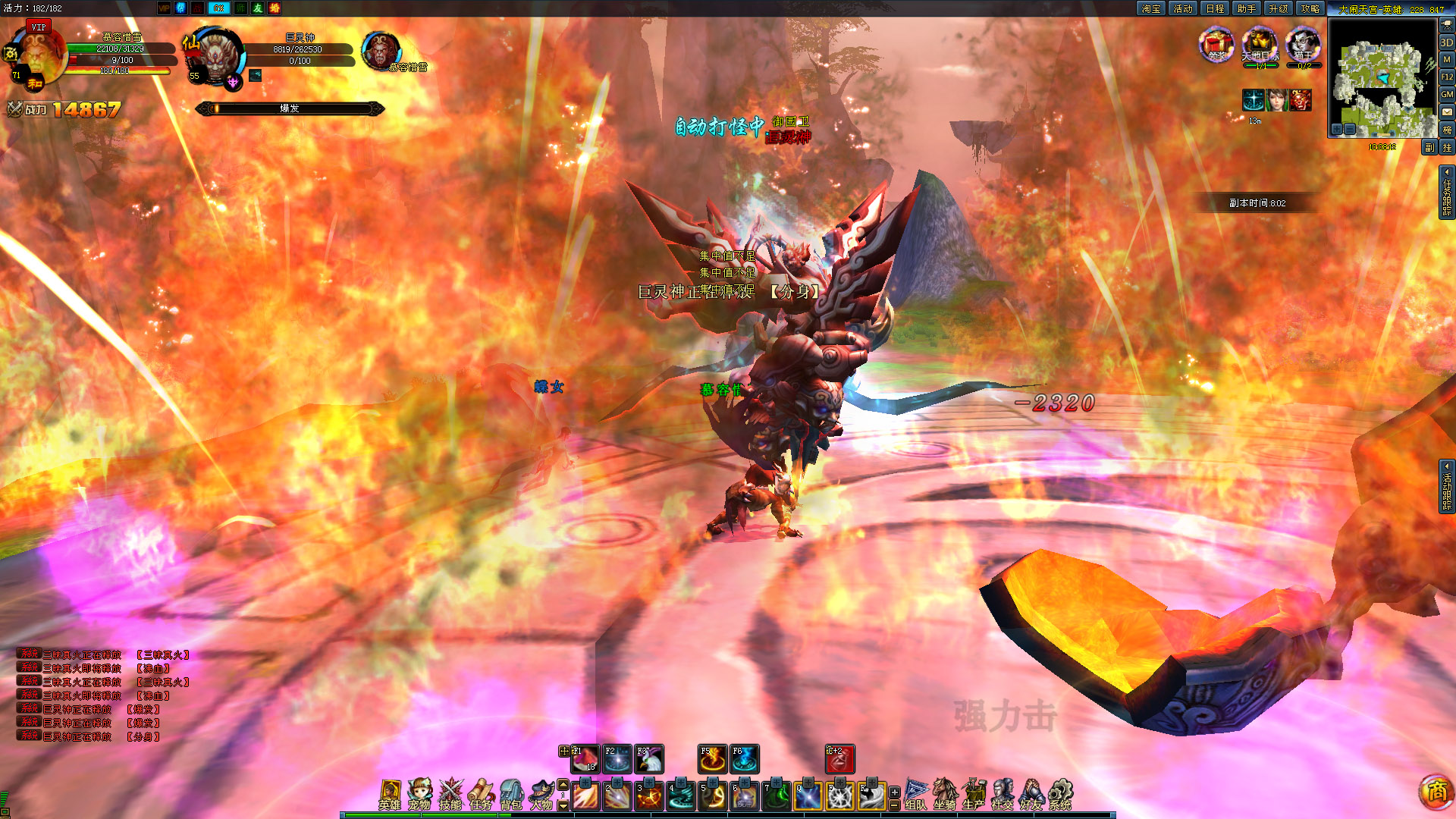Trigger the green skill in slot 7

click(777, 796)
